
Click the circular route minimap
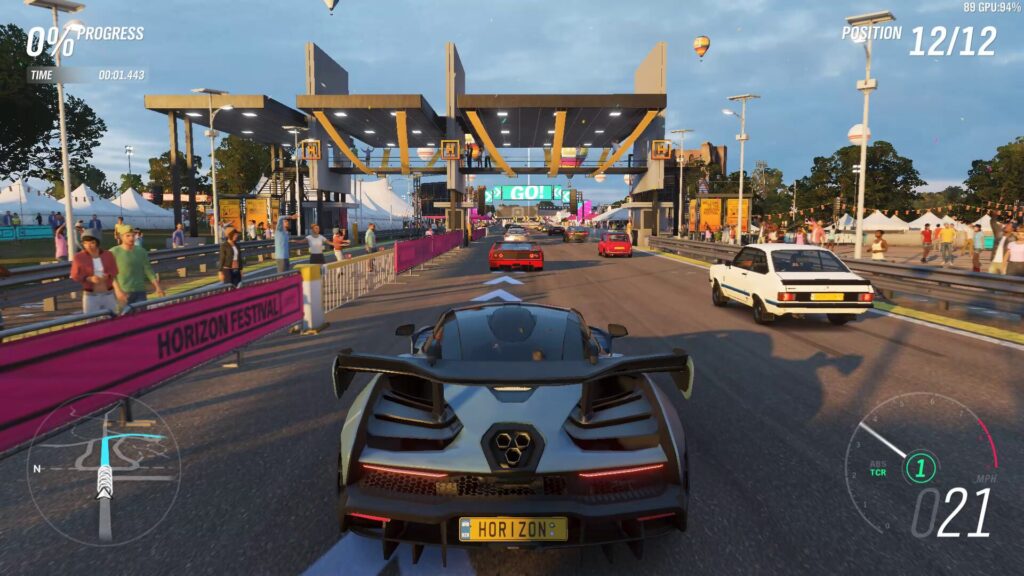point(103,468)
